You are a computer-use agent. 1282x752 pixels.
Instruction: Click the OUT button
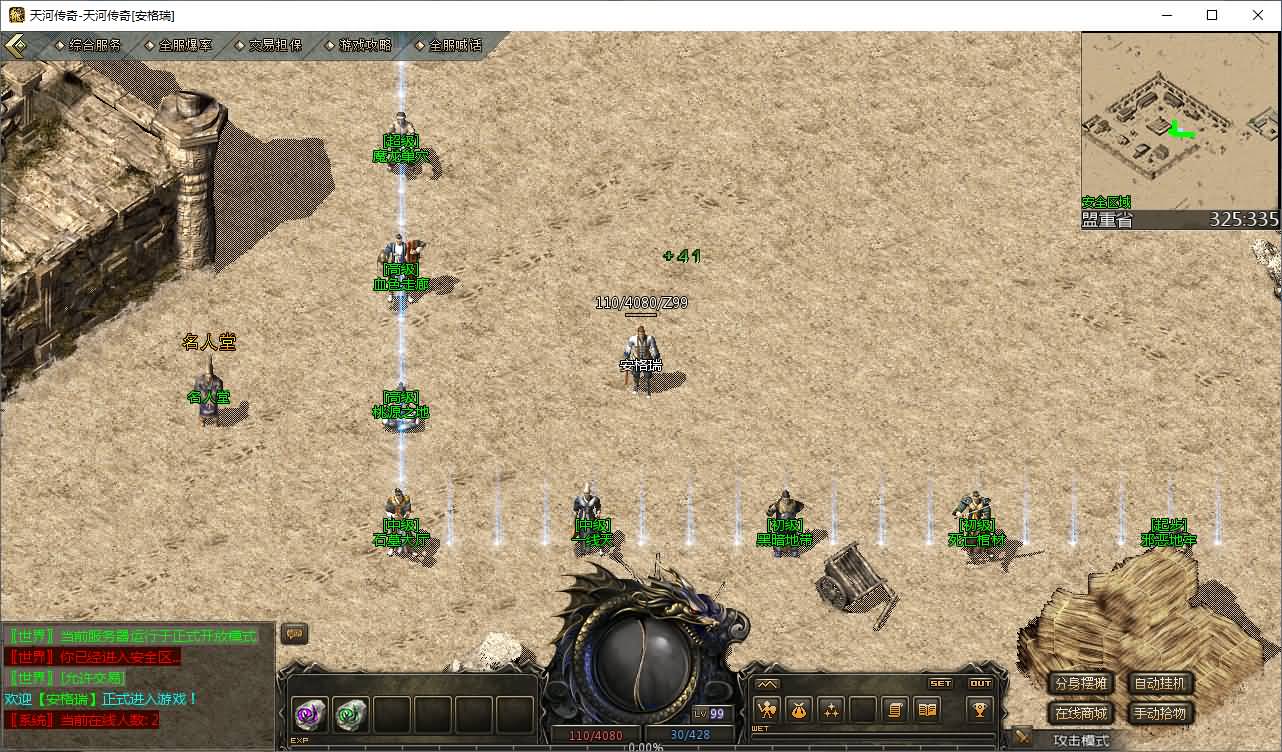coord(981,684)
